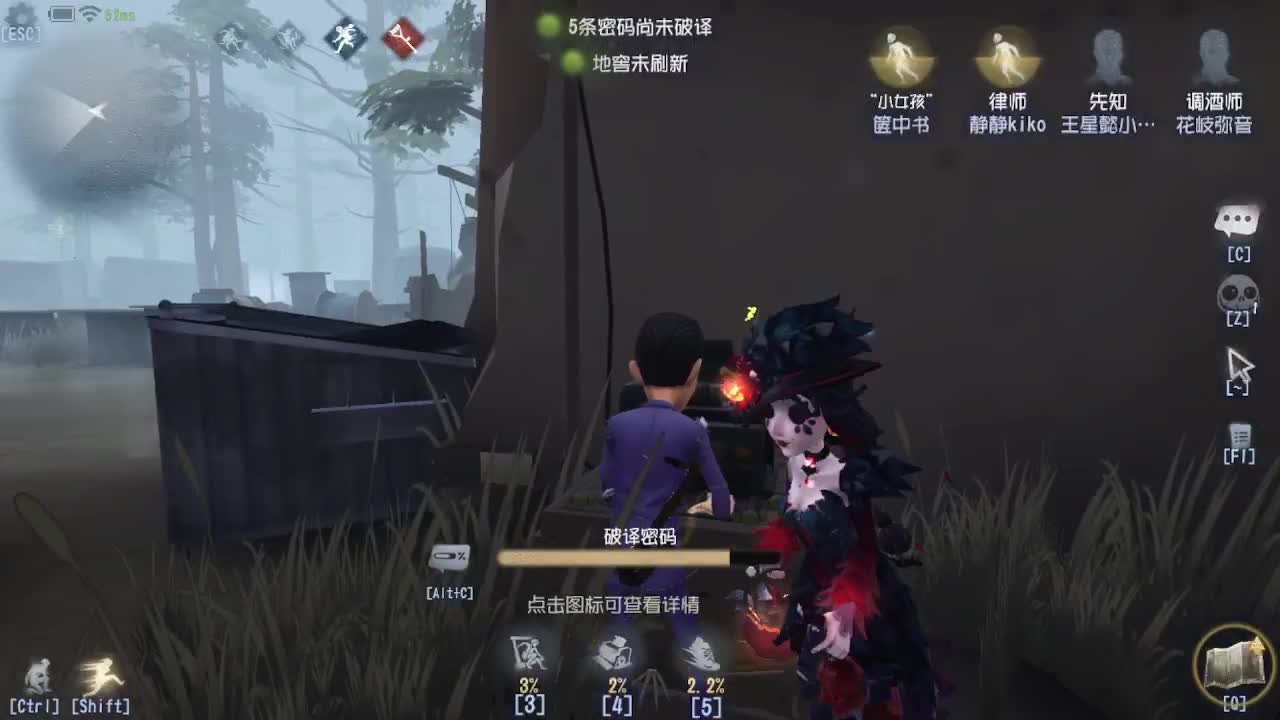Select the cursor icon labeled [~]
Viewport: 1280px width, 720px height.
pyautogui.click(x=1238, y=365)
